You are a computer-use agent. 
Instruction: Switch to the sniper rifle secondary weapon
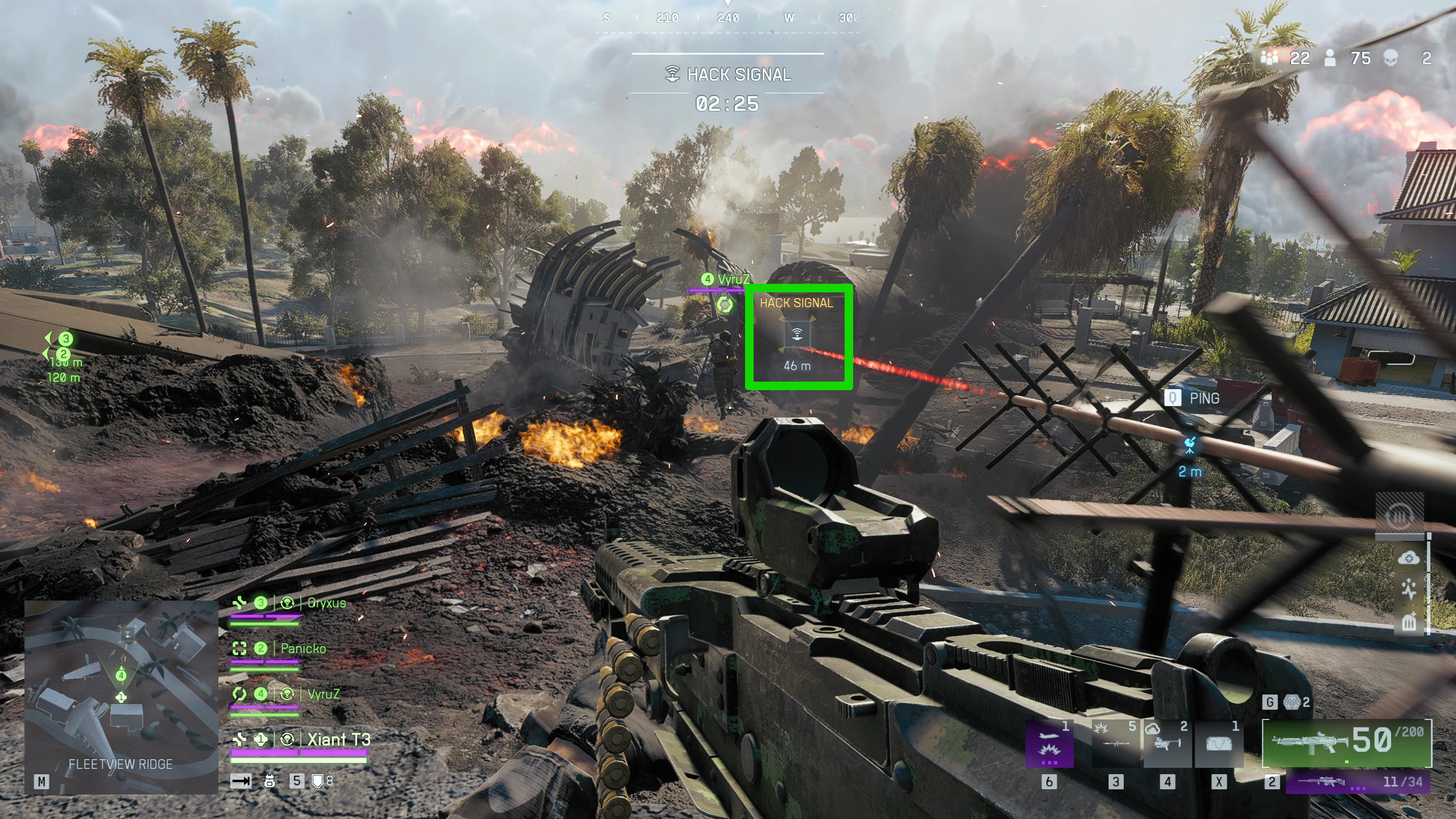tap(1358, 781)
